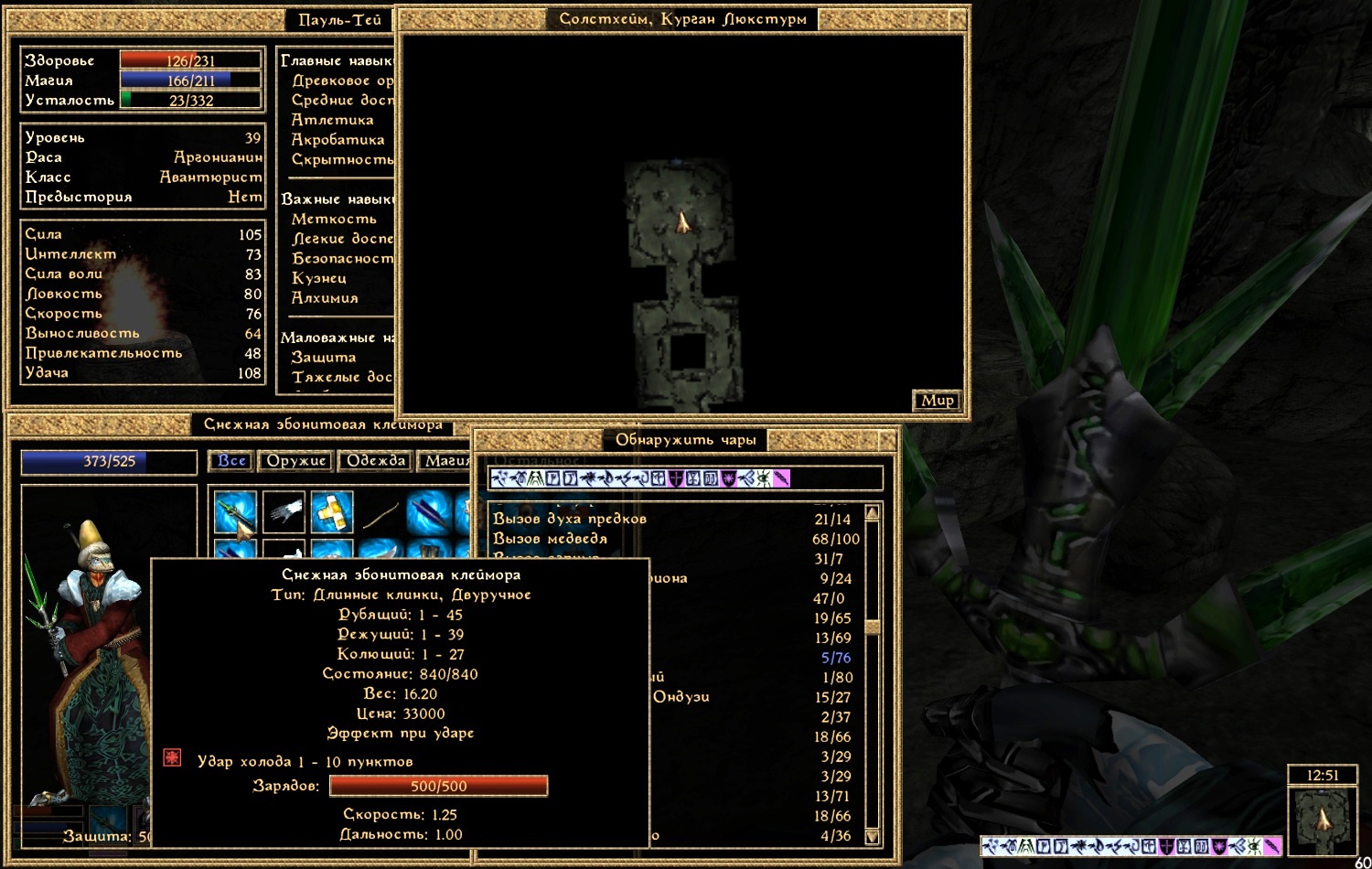Viewport: 1372px width, 869px height.
Task: Click the green-eye effect icon in HUD bar
Action: 1254,847
